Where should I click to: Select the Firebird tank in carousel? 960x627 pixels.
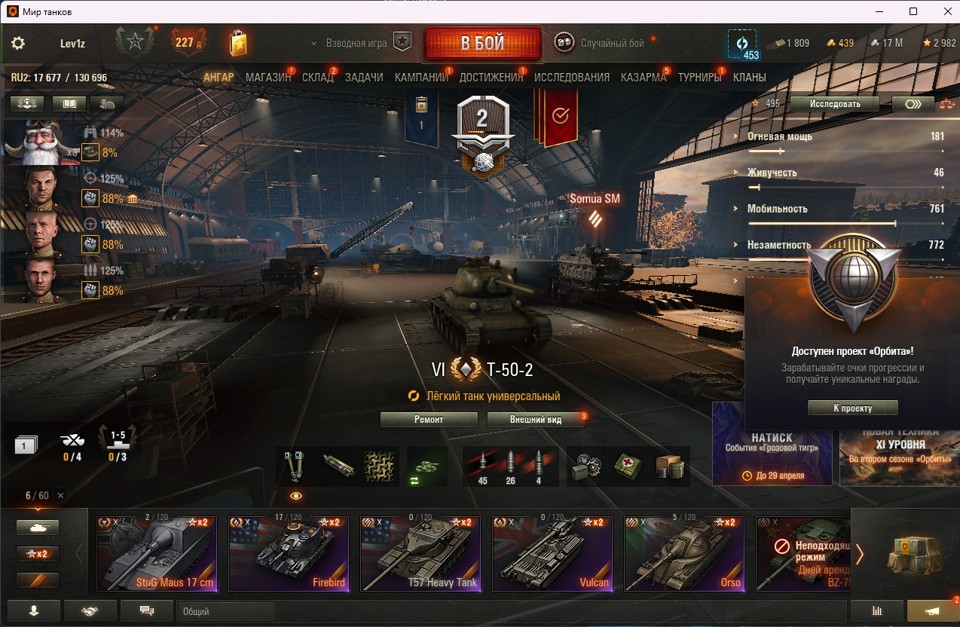click(288, 555)
